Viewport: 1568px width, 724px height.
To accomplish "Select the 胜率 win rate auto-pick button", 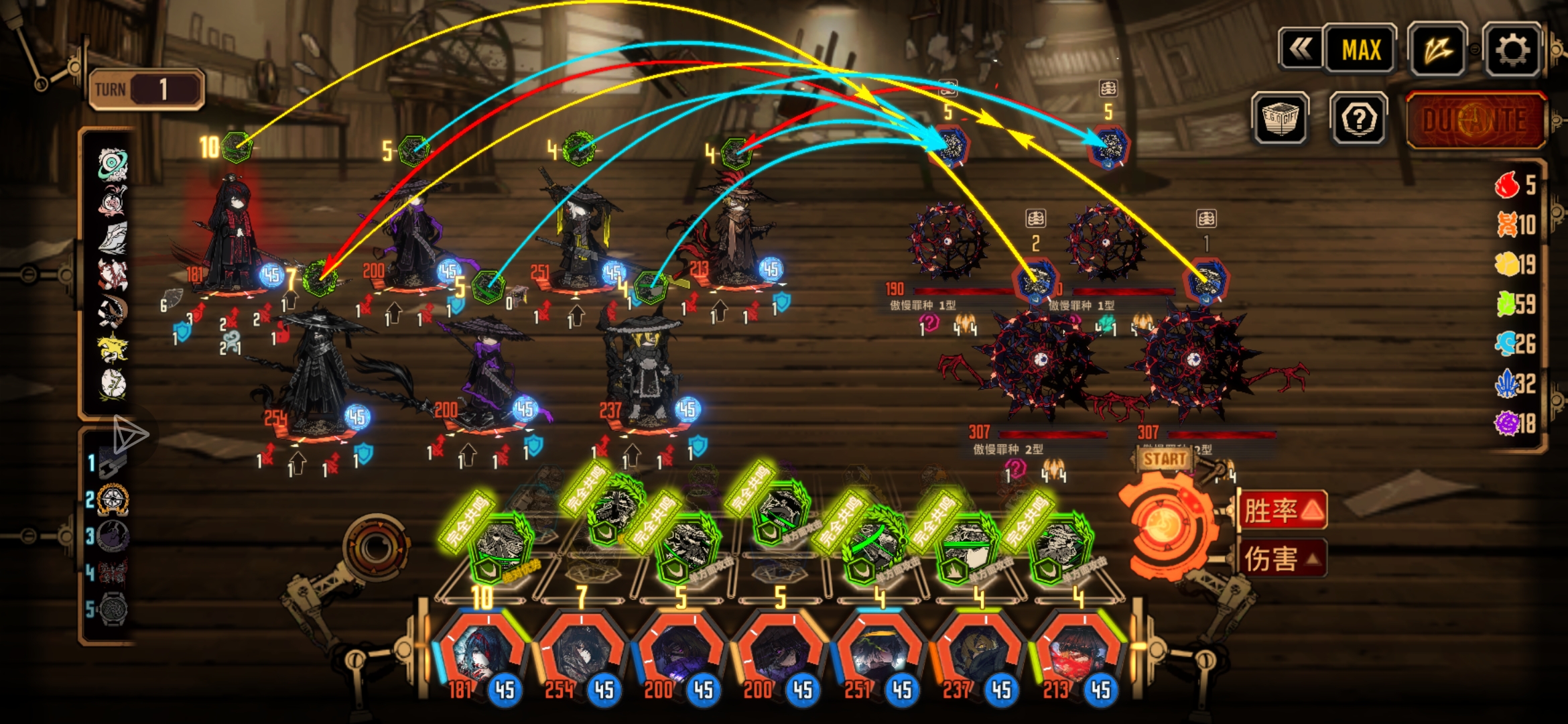I will 1283,511.
